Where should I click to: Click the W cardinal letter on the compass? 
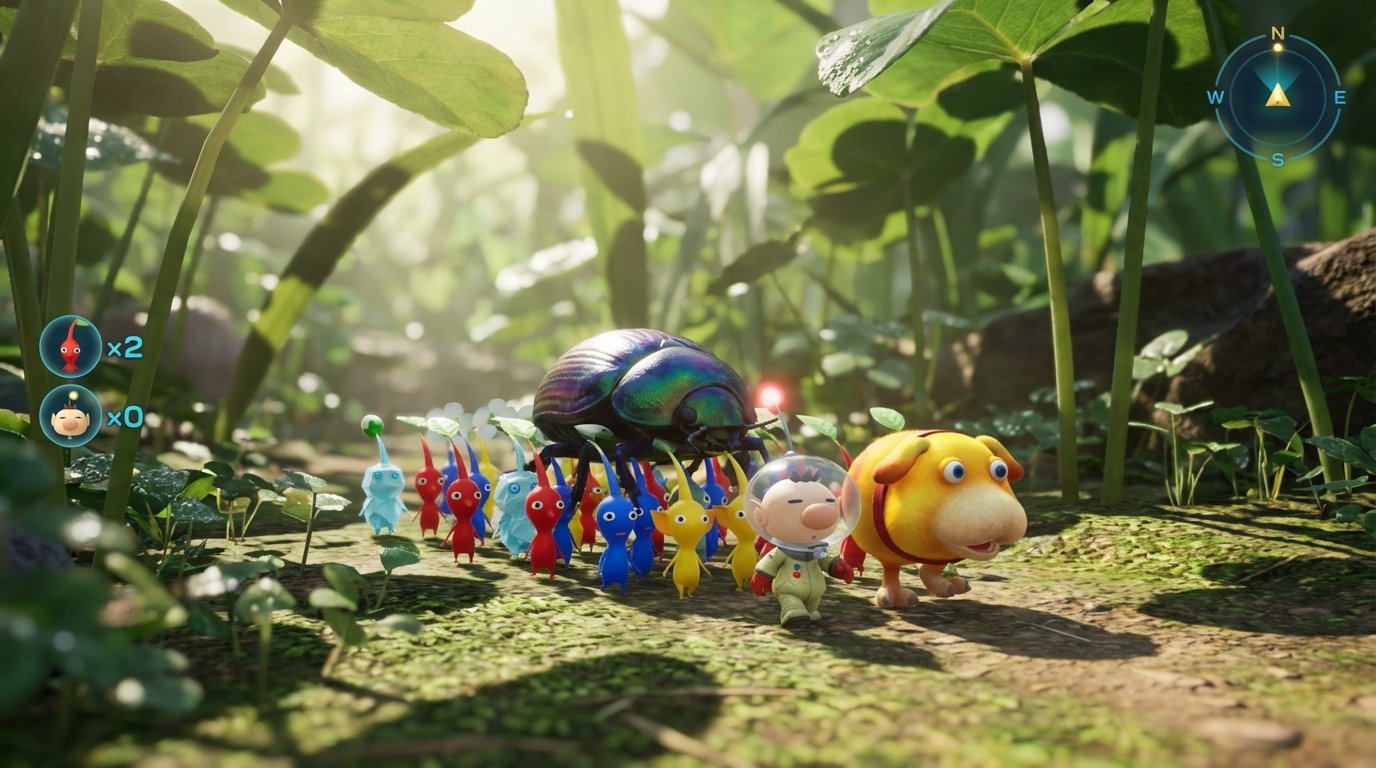click(x=1215, y=96)
